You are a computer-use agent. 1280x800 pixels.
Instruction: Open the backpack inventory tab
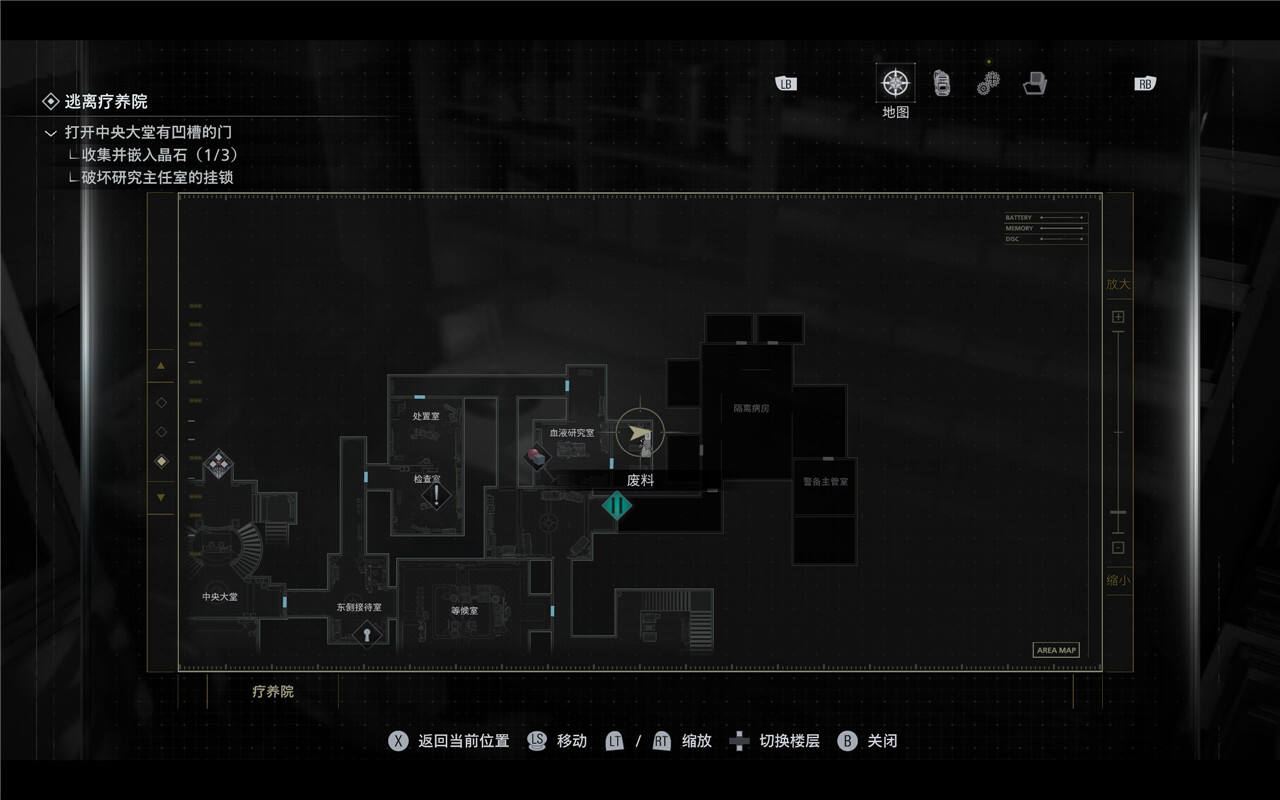[x=941, y=83]
